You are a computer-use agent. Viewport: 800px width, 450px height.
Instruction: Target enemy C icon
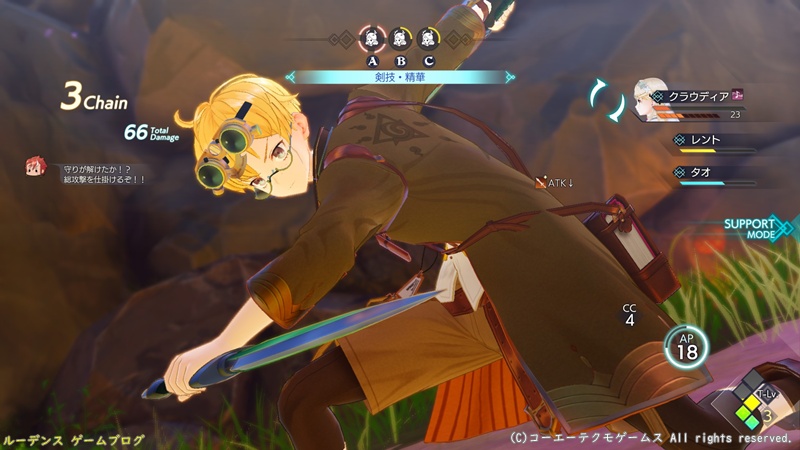coord(428,40)
